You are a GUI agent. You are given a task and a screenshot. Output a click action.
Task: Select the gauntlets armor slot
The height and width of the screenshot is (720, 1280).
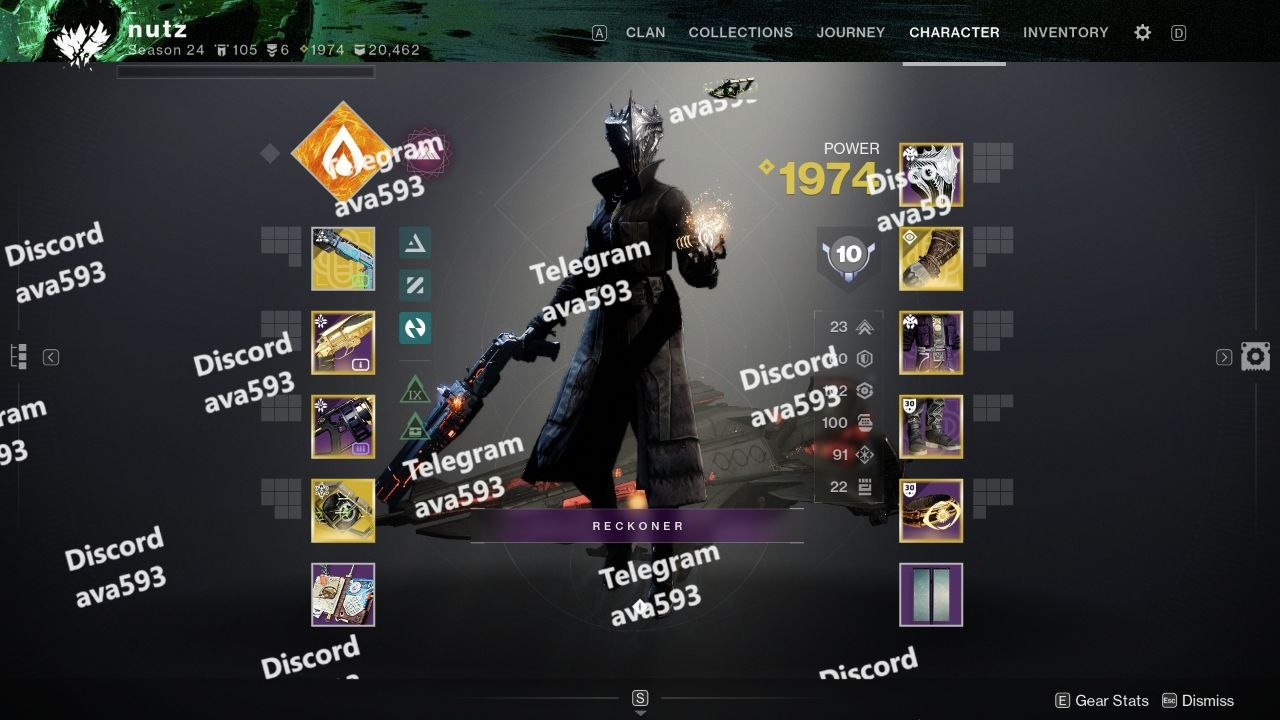pos(931,259)
